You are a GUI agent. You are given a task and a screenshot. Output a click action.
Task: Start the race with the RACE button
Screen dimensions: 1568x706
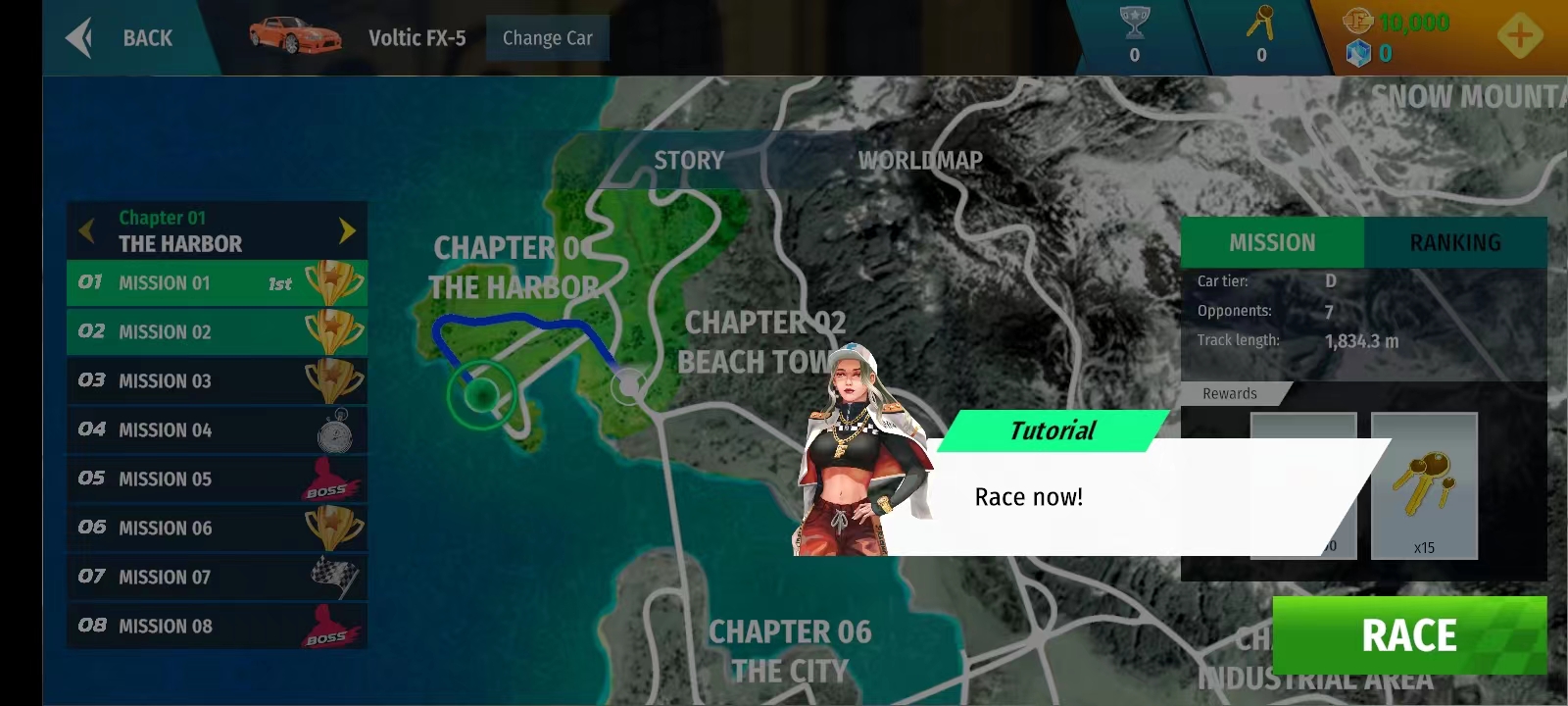[x=1408, y=635]
